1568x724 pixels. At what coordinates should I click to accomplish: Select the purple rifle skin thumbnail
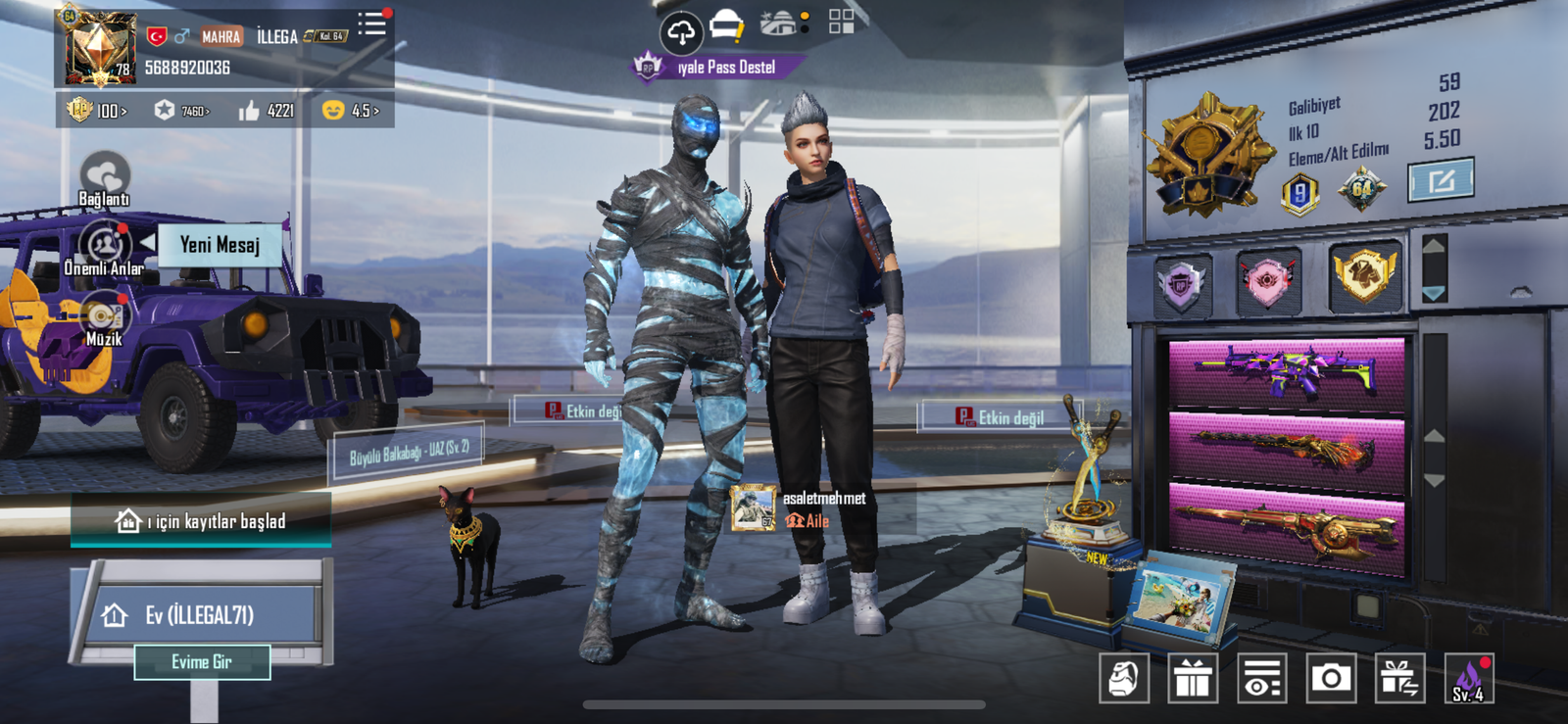click(1287, 371)
